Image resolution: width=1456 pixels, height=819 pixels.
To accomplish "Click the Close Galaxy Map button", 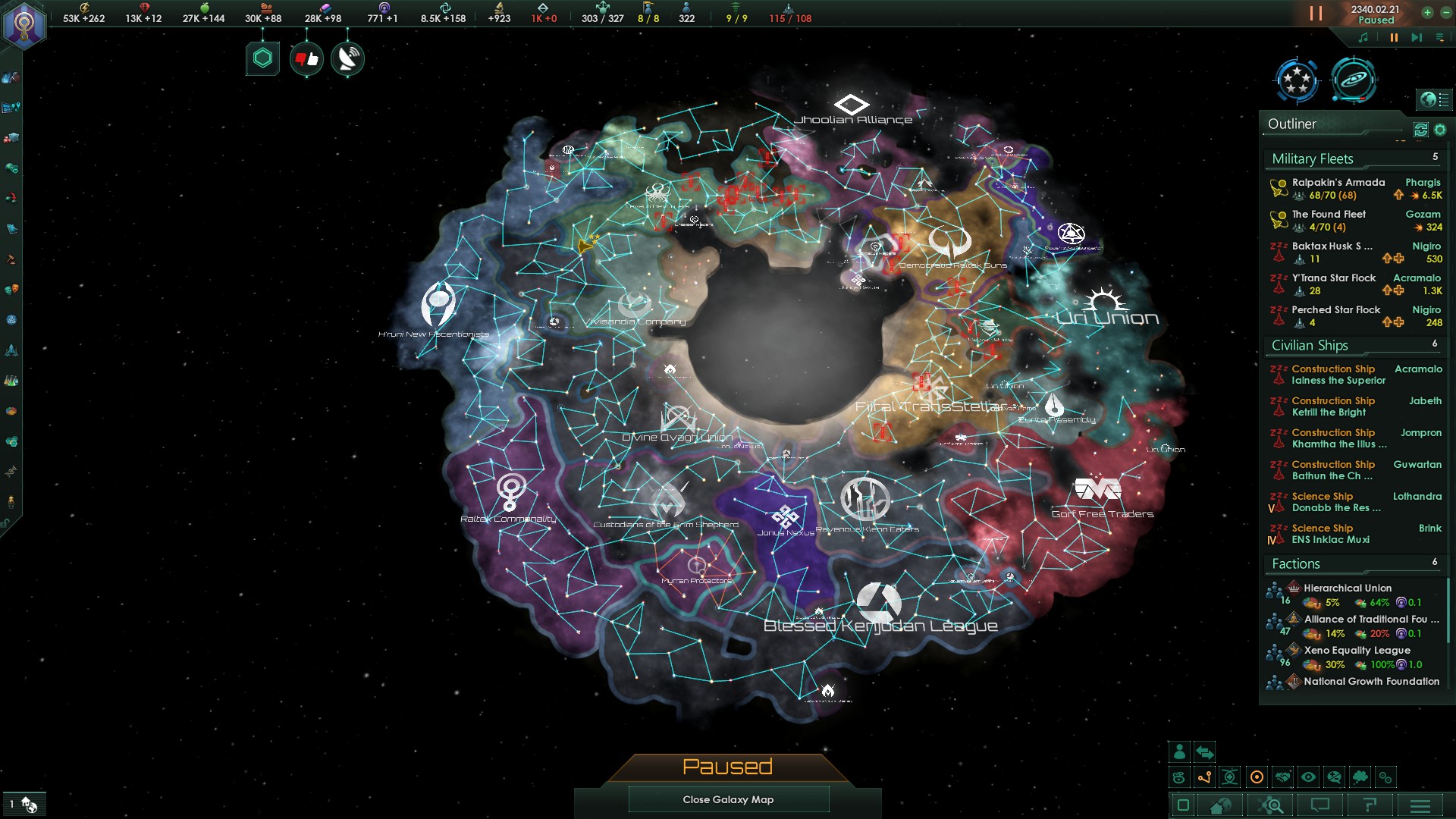I will coord(728,799).
